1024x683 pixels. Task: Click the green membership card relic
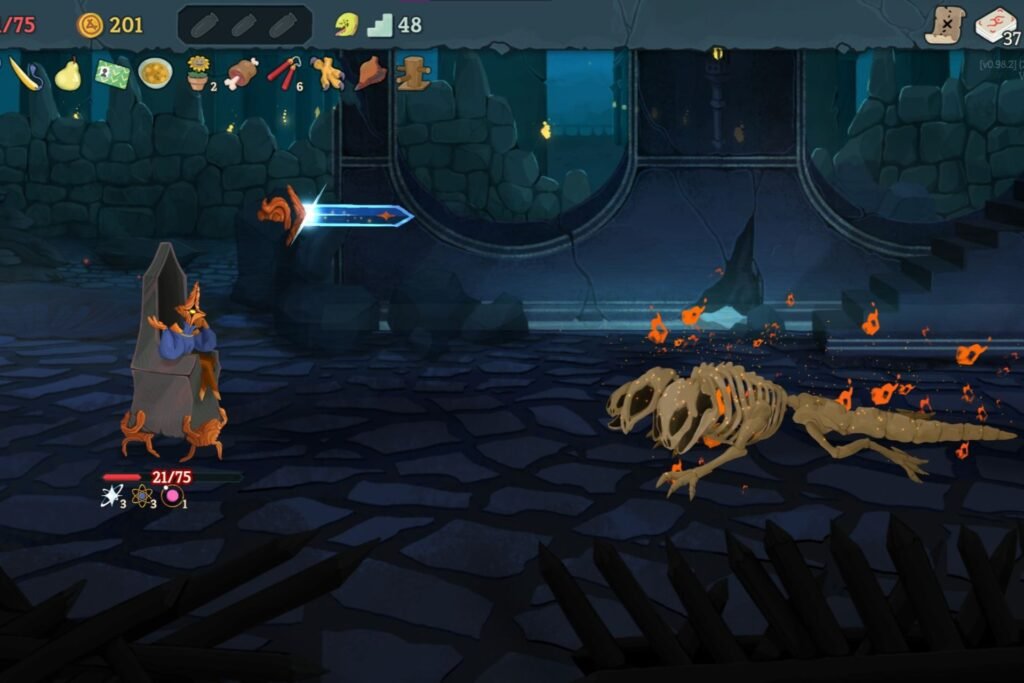(111, 75)
